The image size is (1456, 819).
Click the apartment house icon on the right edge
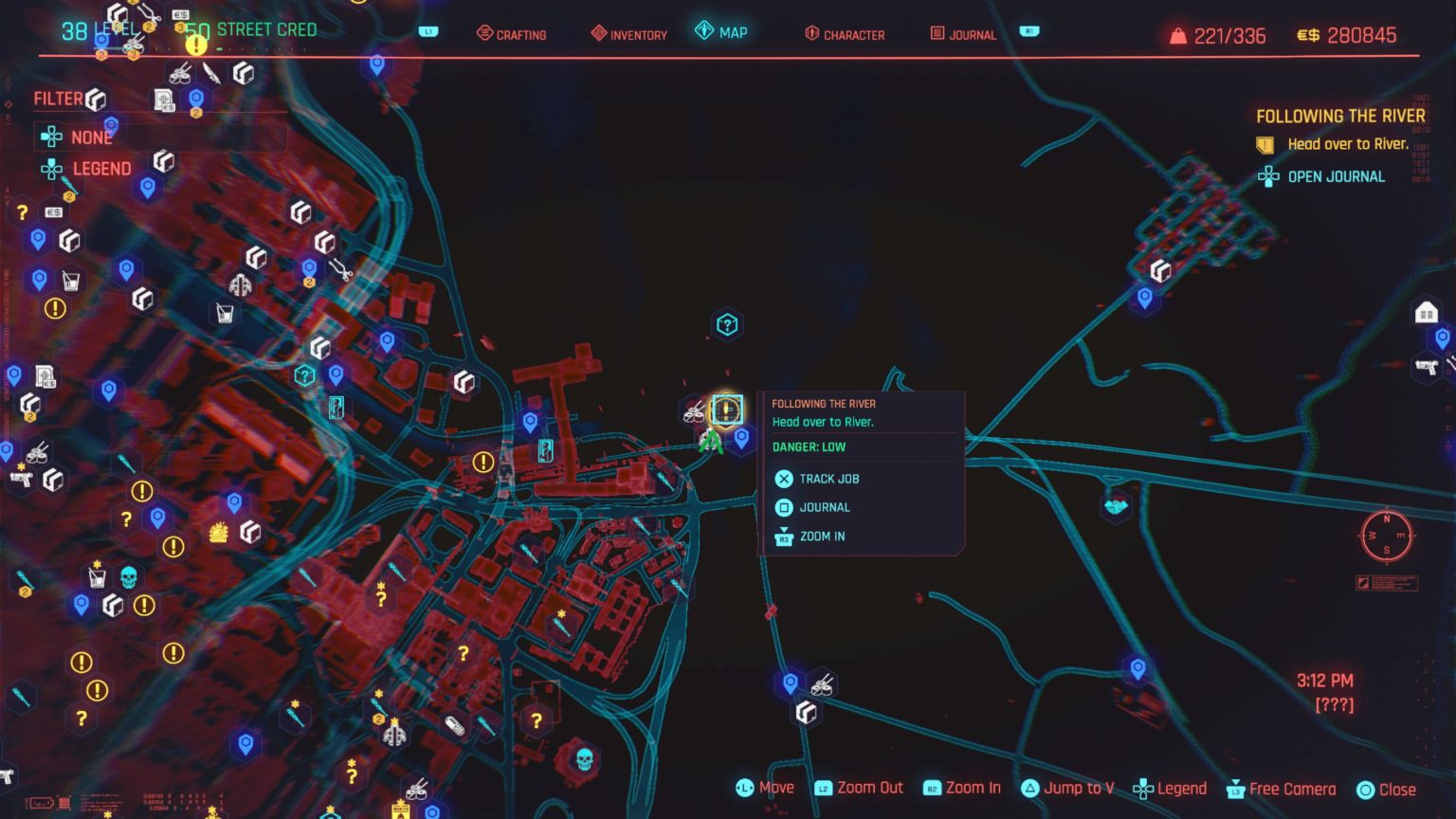1425,310
